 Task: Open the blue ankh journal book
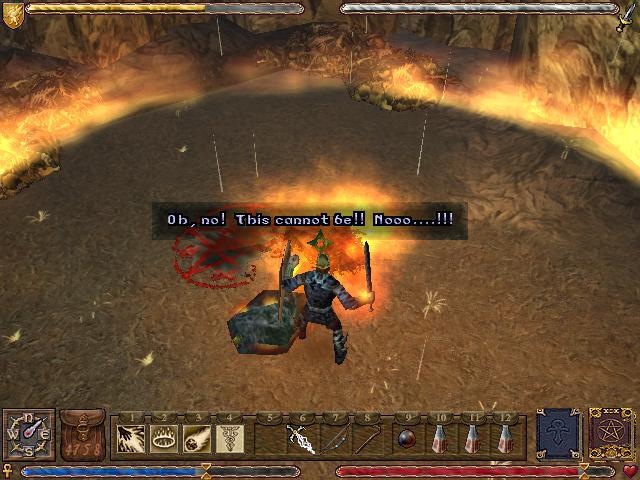pos(558,434)
